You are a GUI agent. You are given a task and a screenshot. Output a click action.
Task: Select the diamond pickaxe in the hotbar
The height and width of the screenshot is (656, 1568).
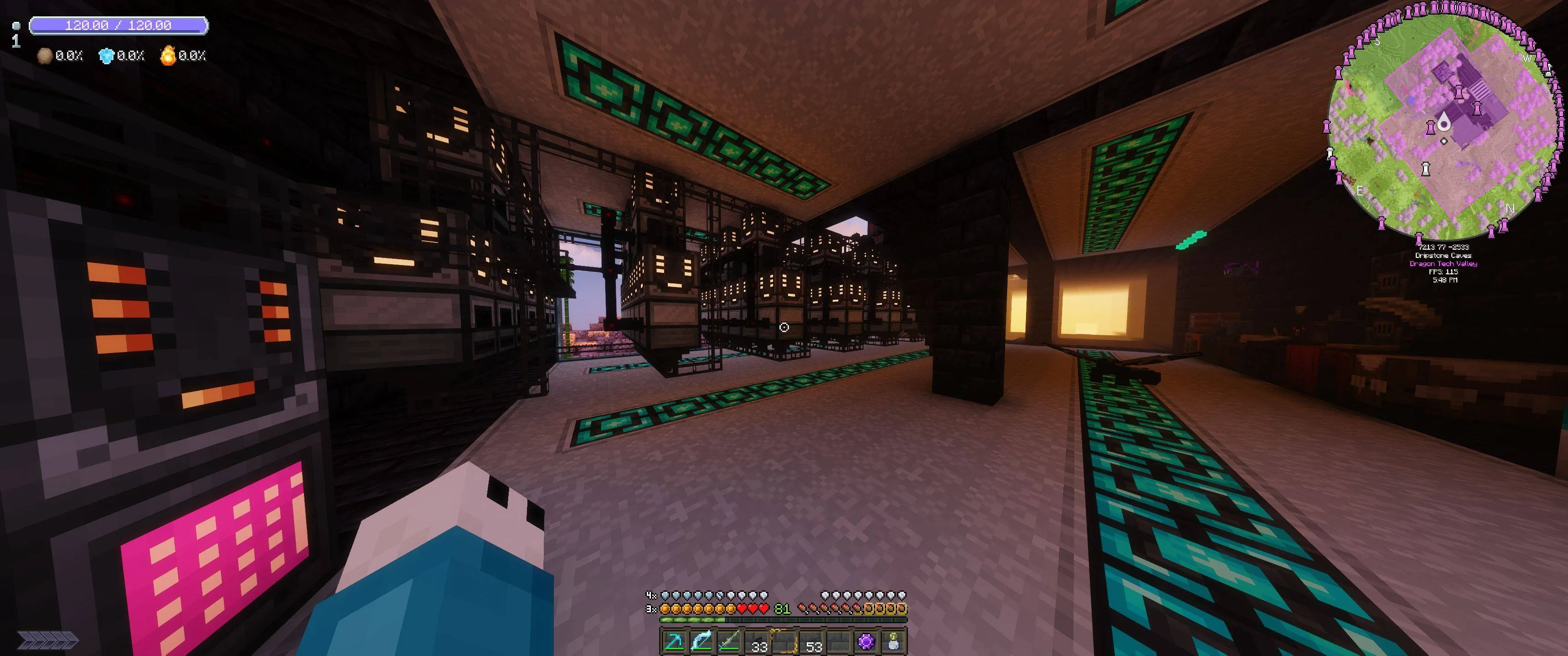tap(676, 642)
